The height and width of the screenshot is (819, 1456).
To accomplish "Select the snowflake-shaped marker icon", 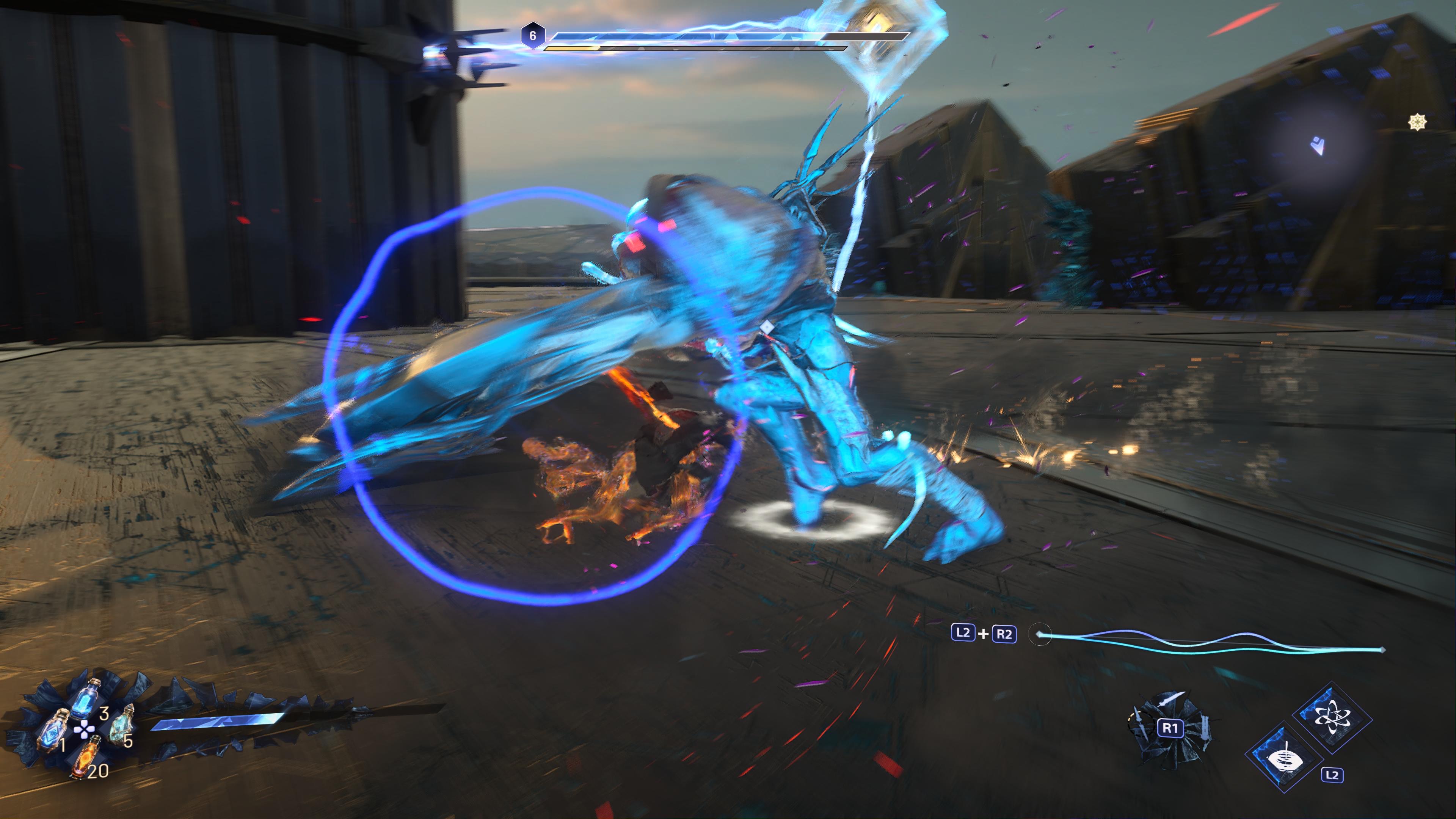I will [x=1417, y=122].
